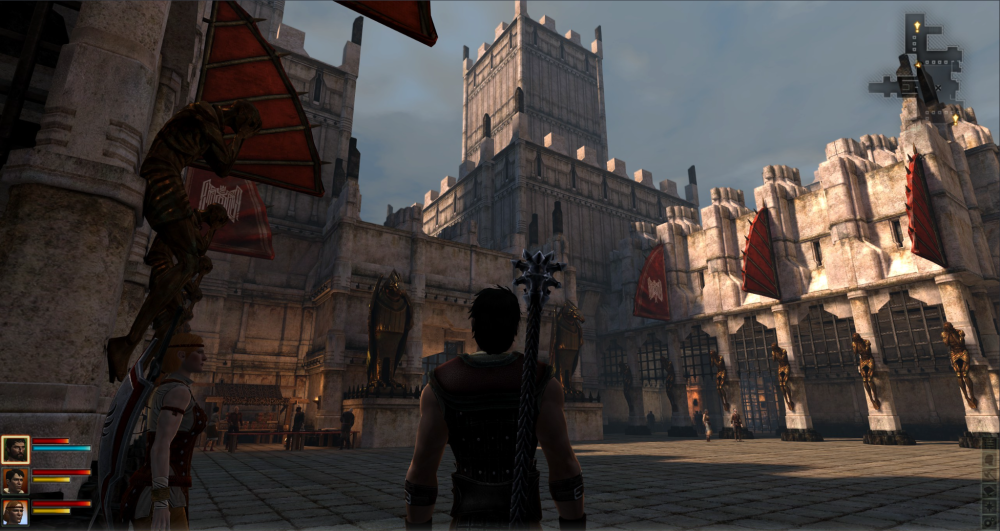Open the head silhouette character icon

[990, 459]
